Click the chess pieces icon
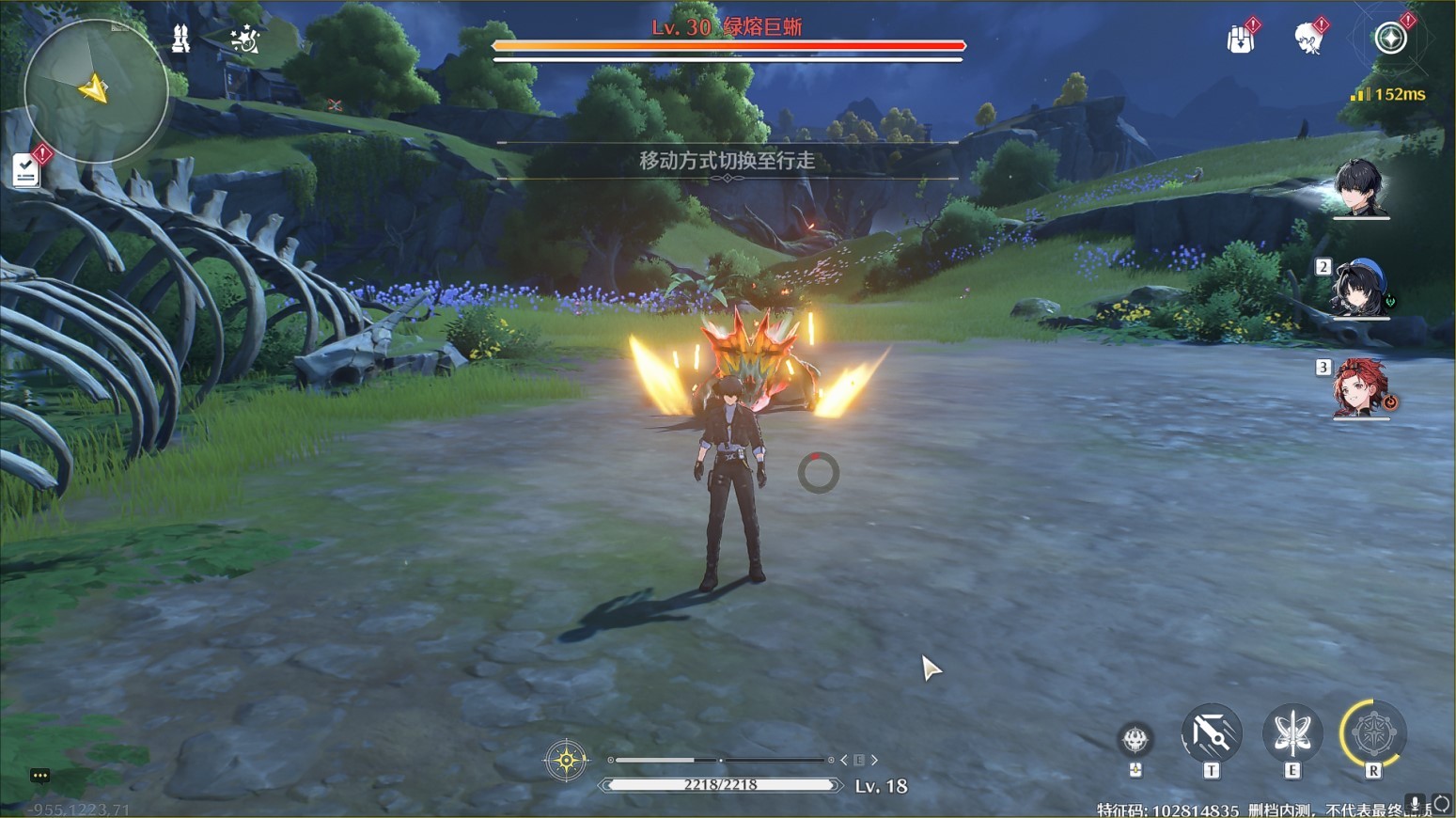The height and width of the screenshot is (818, 1456). pyautogui.click(x=180, y=38)
